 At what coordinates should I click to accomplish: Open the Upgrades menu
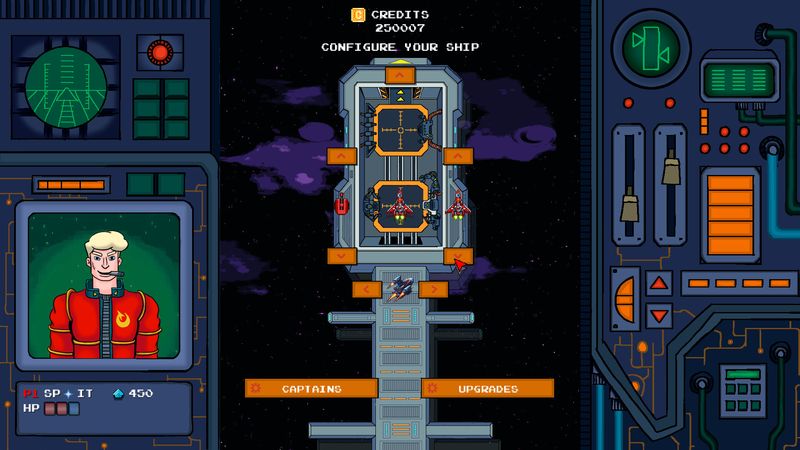(488, 388)
